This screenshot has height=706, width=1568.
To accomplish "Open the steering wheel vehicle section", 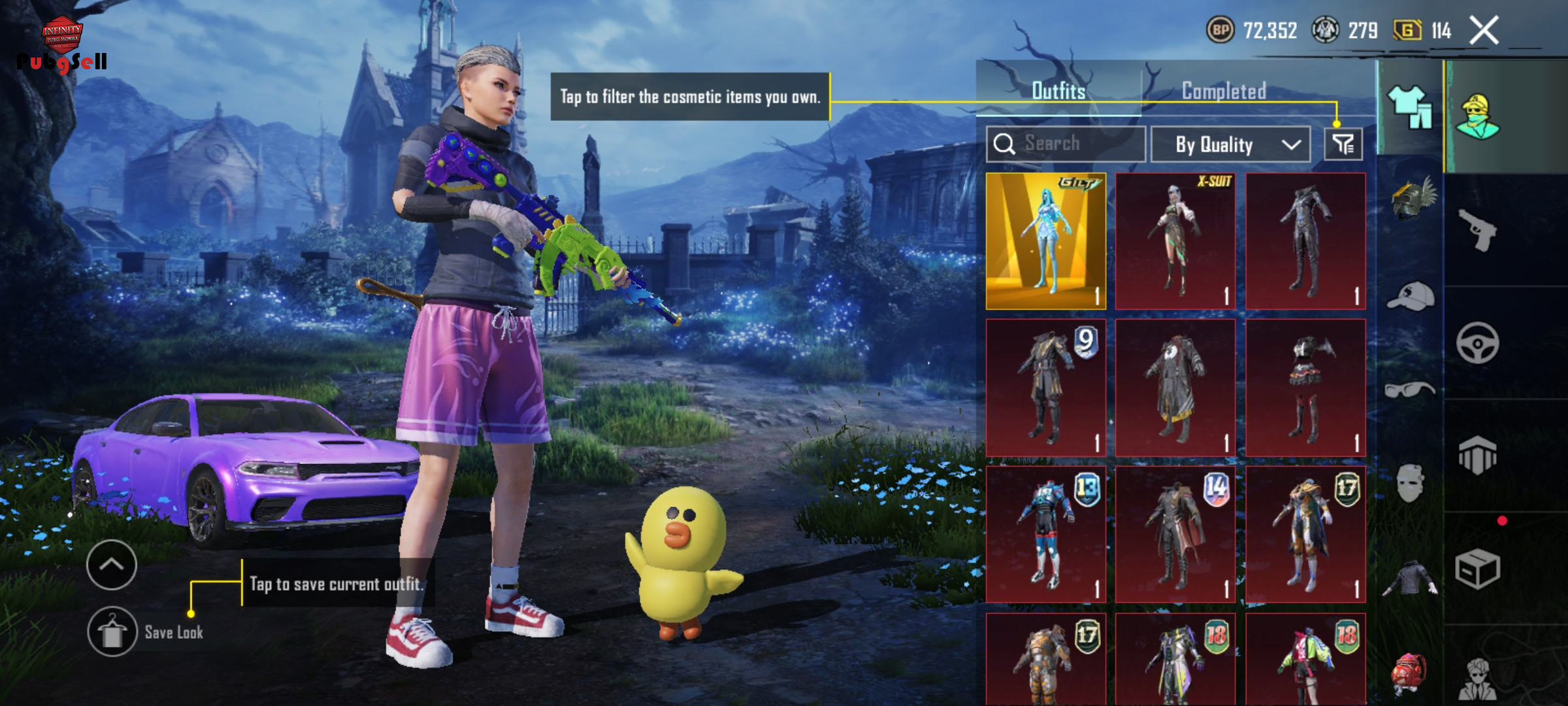I will (1477, 343).
